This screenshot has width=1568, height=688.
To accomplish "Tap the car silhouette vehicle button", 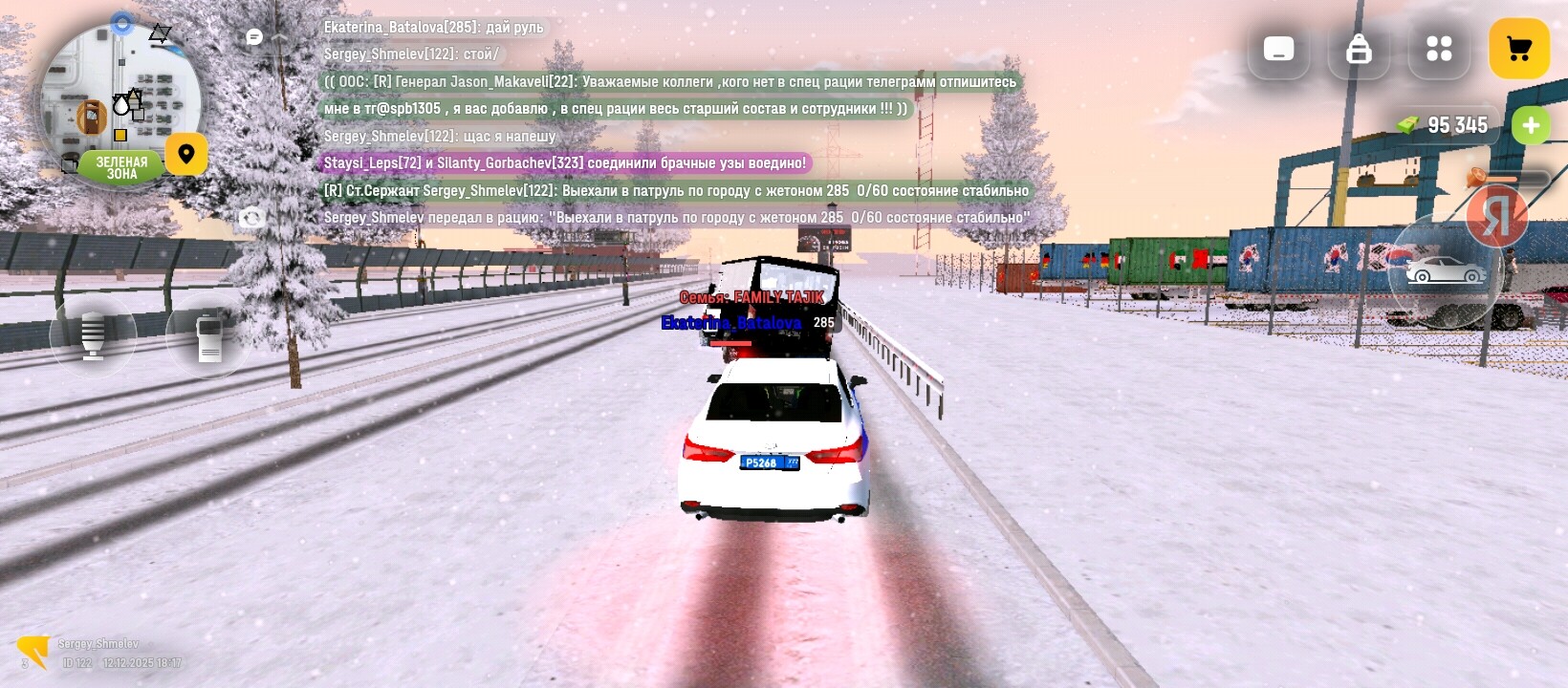I will pos(1445,271).
